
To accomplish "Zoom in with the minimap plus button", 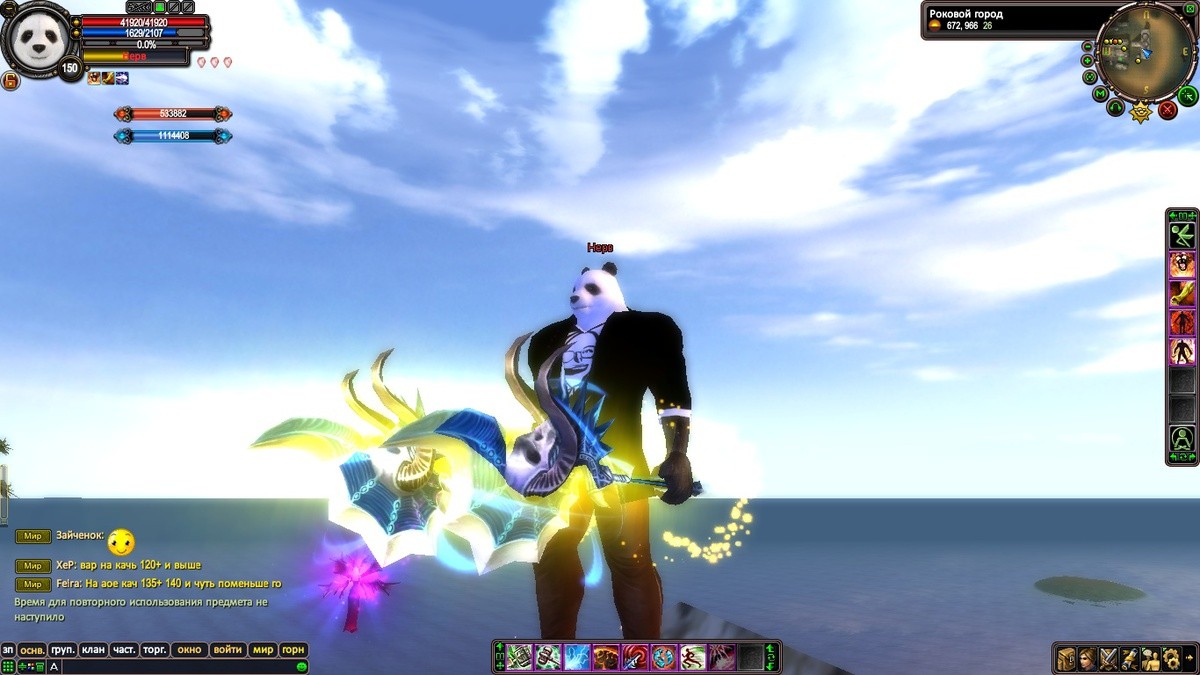I will [1088, 61].
